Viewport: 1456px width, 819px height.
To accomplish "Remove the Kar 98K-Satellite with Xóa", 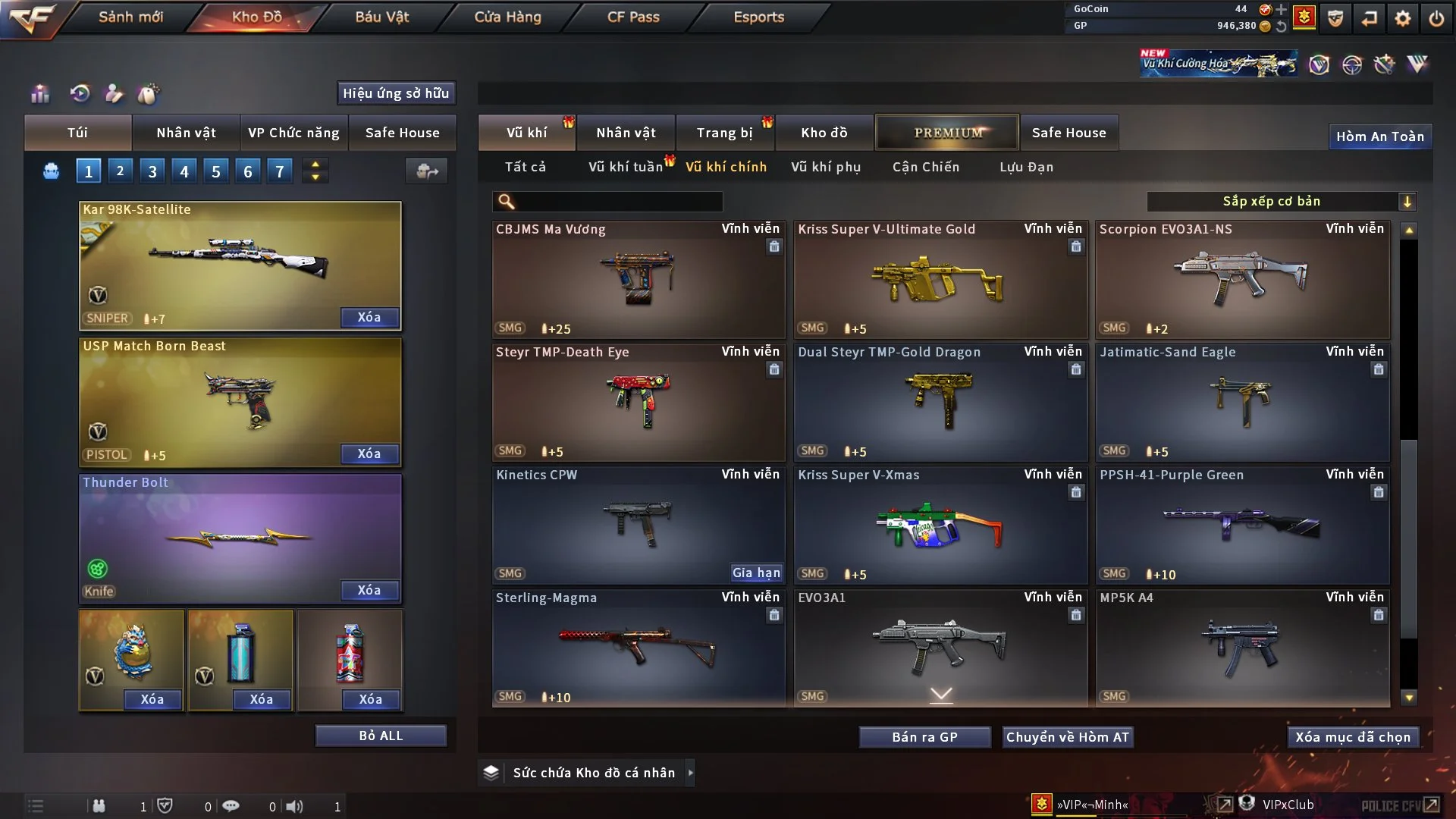I will pos(369,317).
